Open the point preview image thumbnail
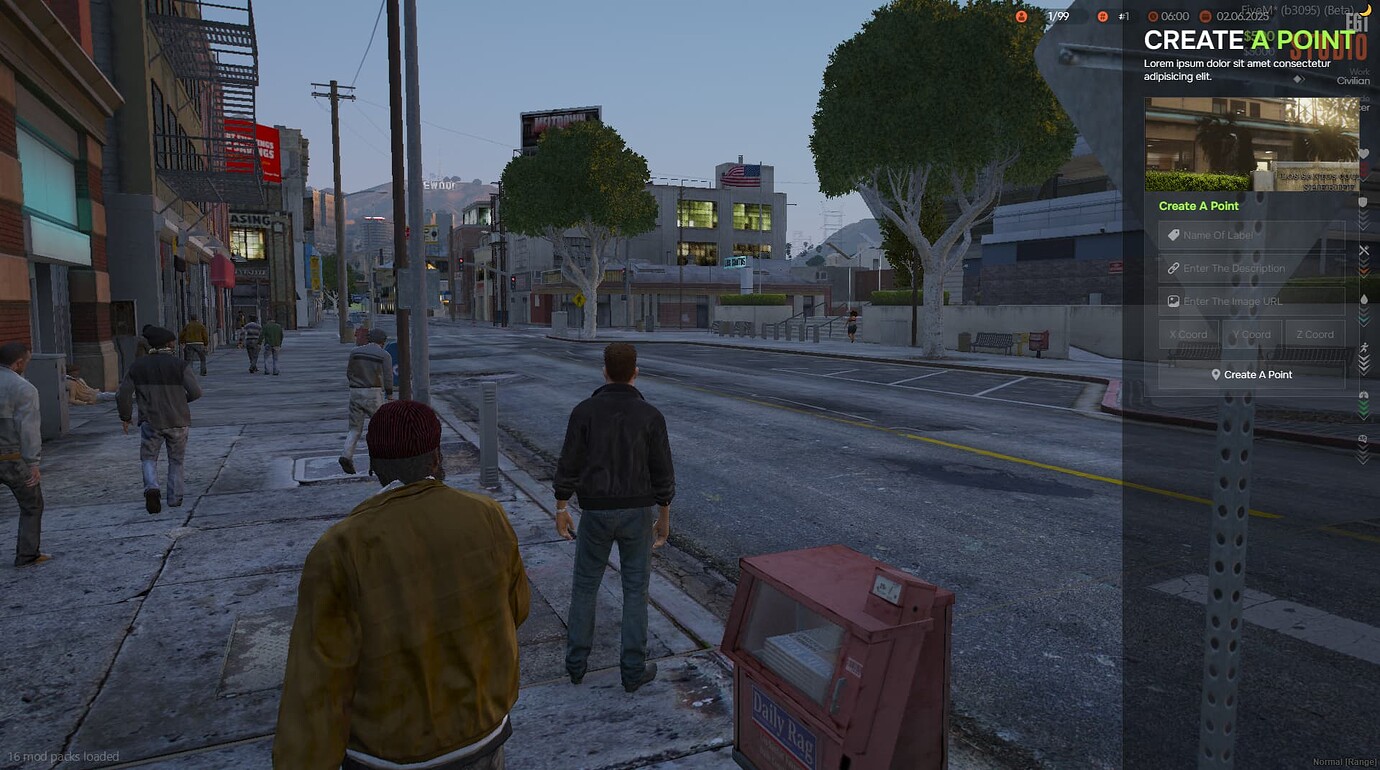 click(1252, 144)
